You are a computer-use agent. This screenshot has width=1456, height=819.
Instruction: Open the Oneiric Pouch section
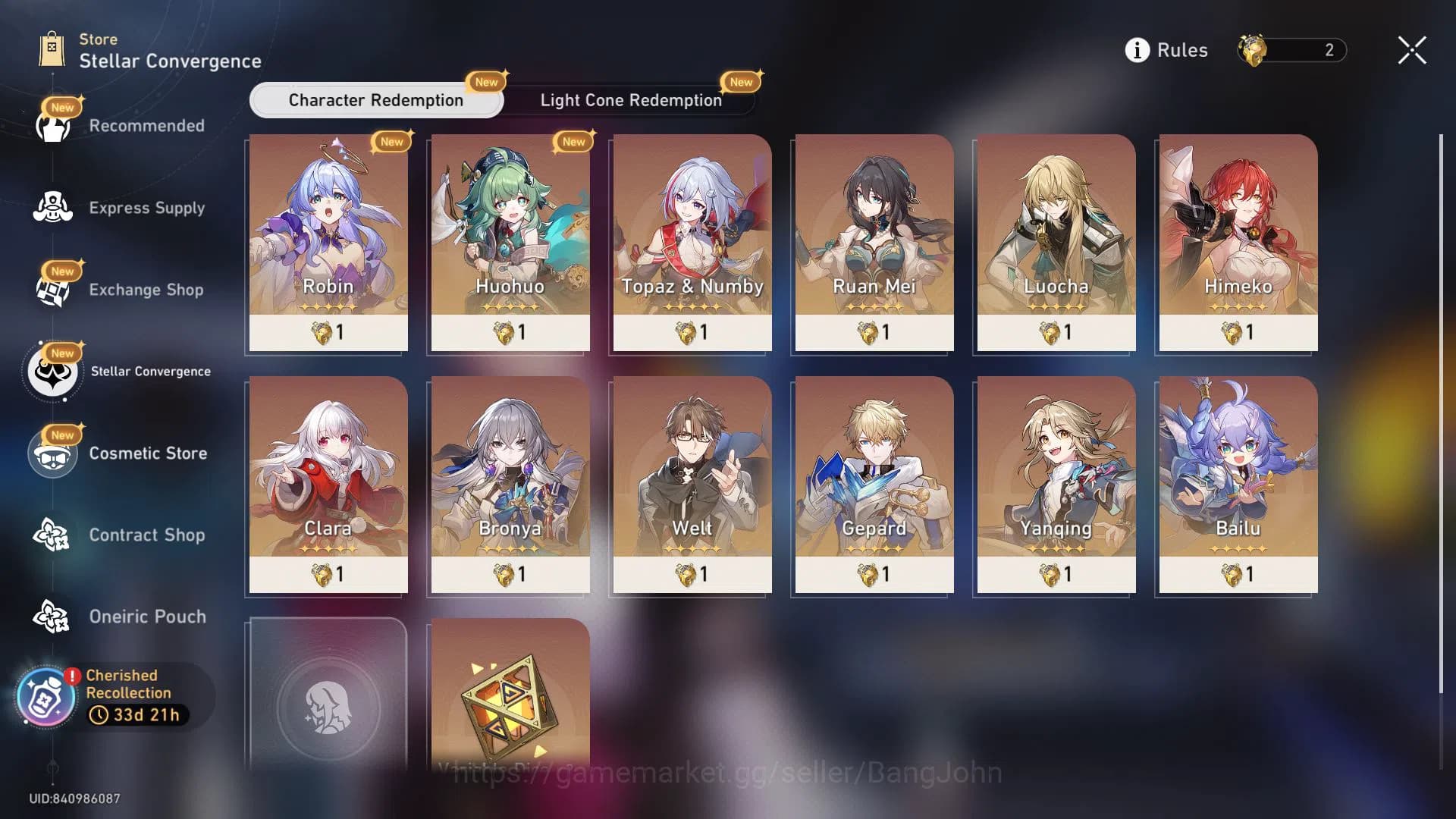[x=51, y=616]
